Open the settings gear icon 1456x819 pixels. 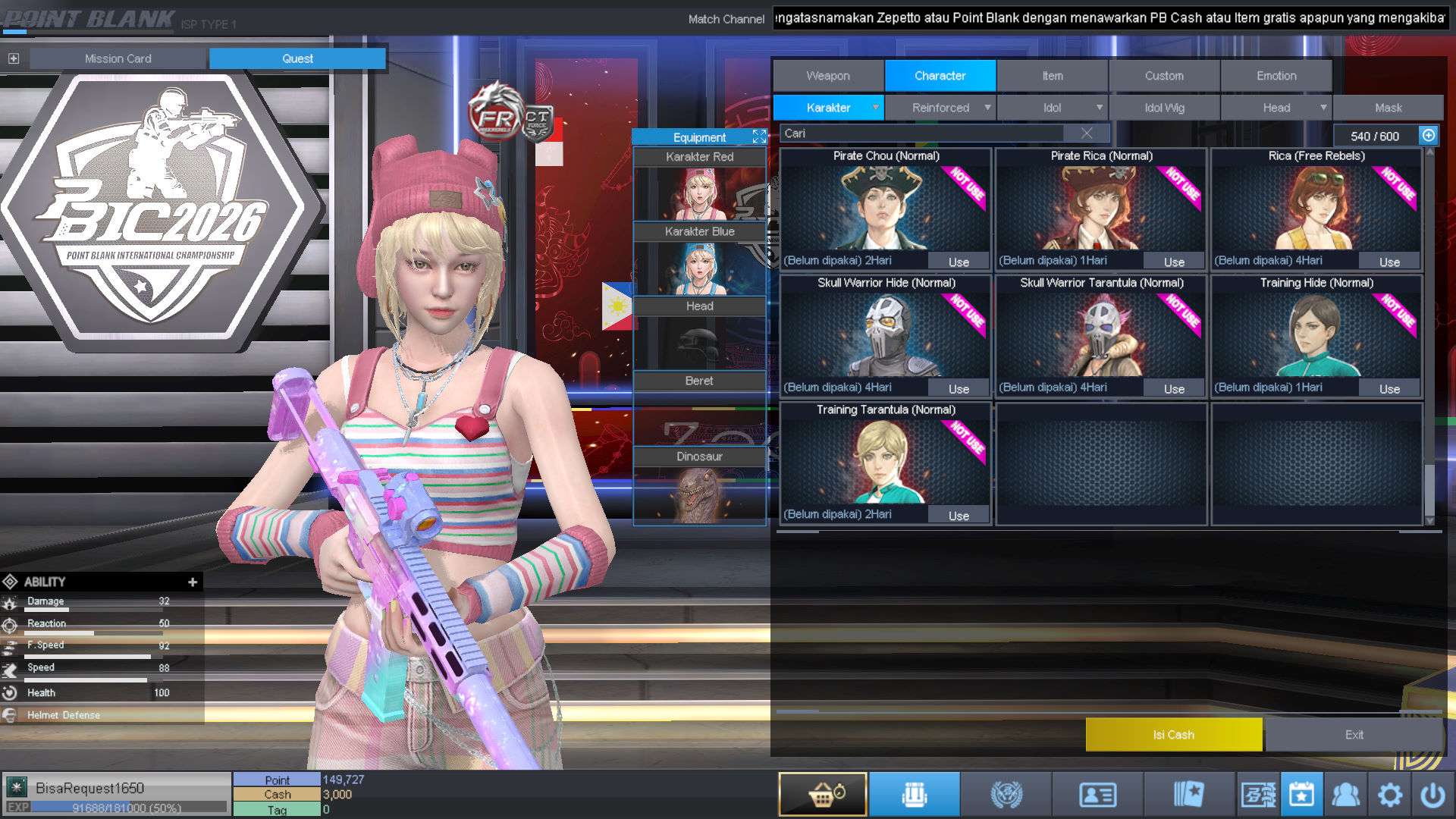click(1390, 794)
